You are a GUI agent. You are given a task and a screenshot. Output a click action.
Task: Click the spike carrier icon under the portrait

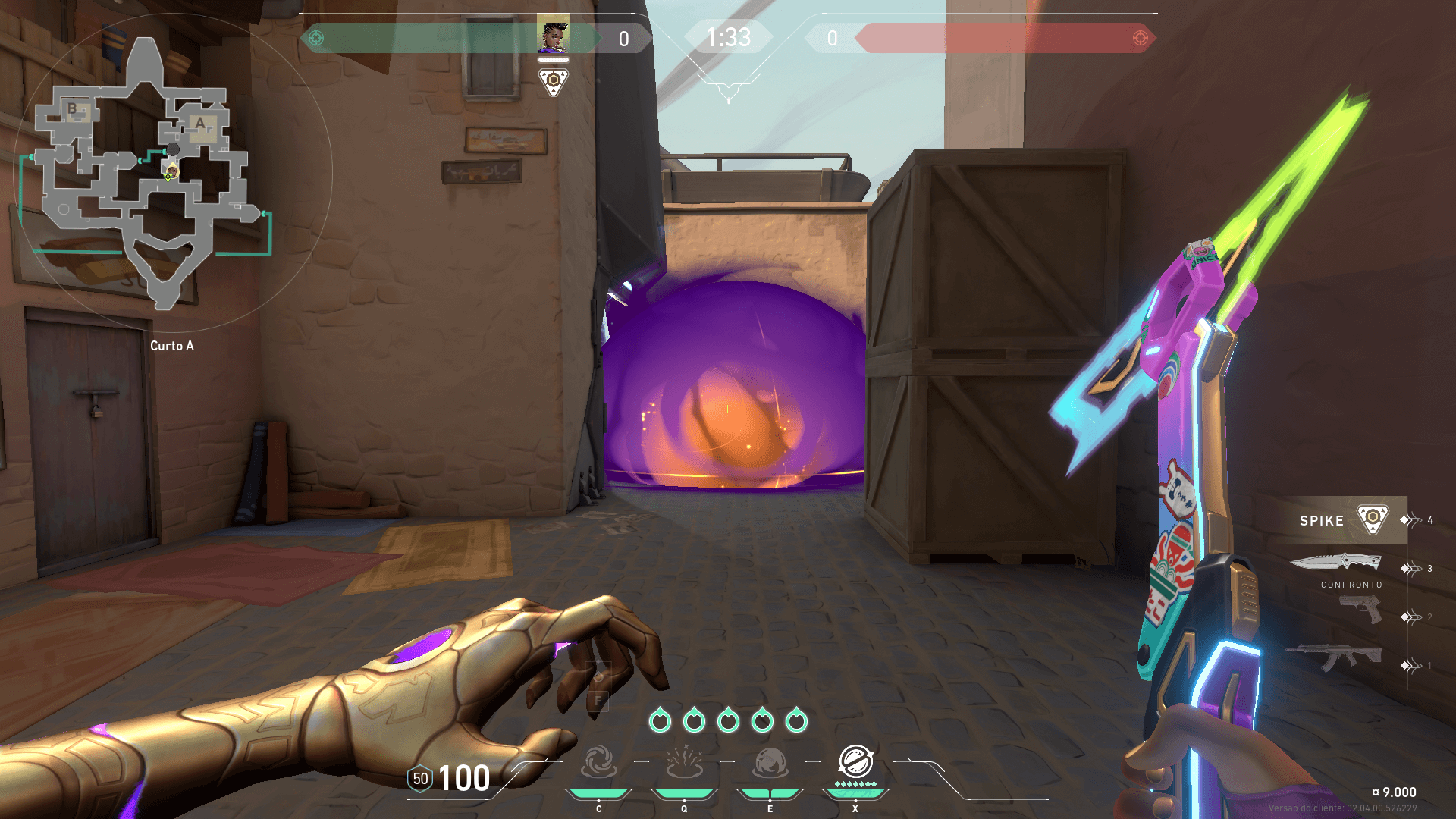coord(554,81)
